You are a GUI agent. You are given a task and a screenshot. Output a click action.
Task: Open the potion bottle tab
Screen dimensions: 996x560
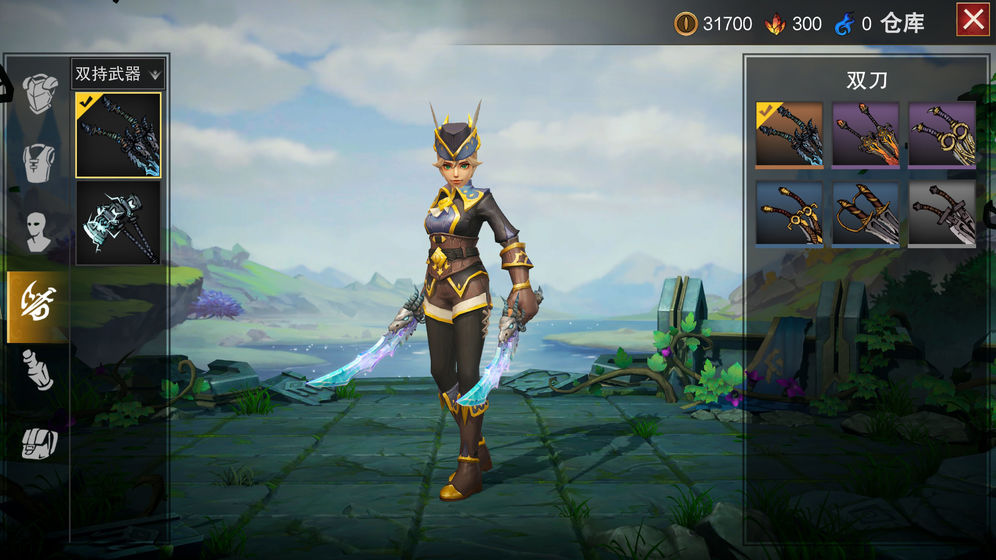(39, 370)
